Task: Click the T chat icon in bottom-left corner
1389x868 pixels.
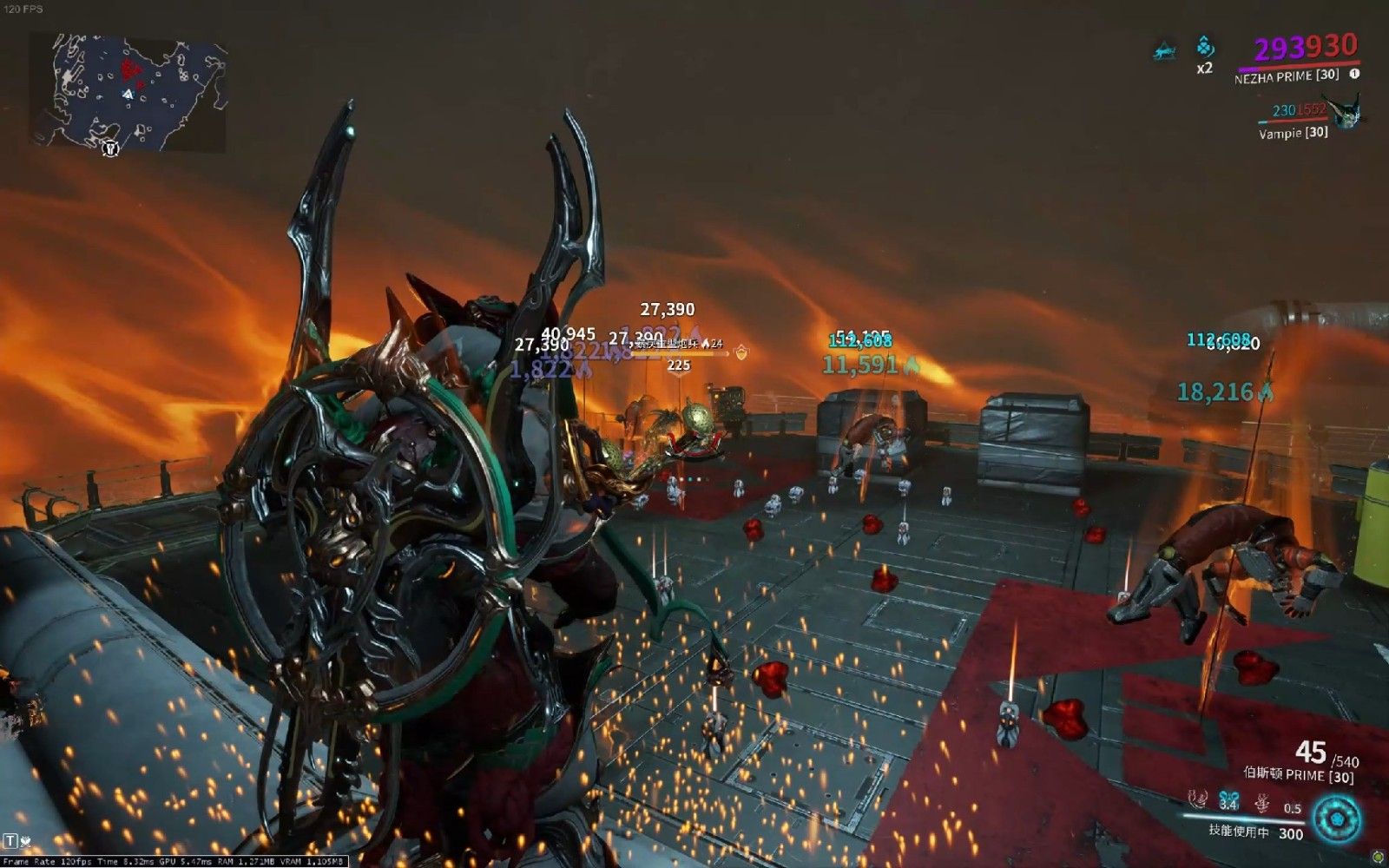Action: coord(10,840)
